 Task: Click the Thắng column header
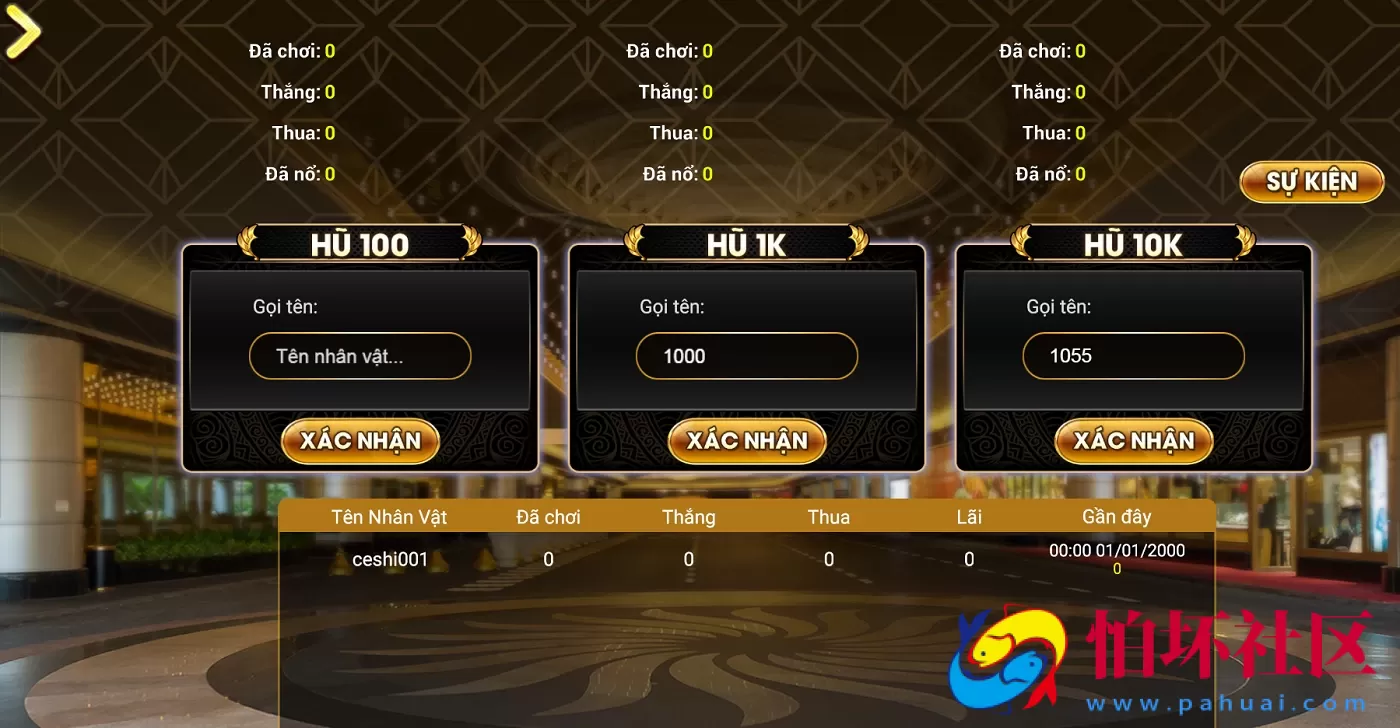click(x=687, y=517)
